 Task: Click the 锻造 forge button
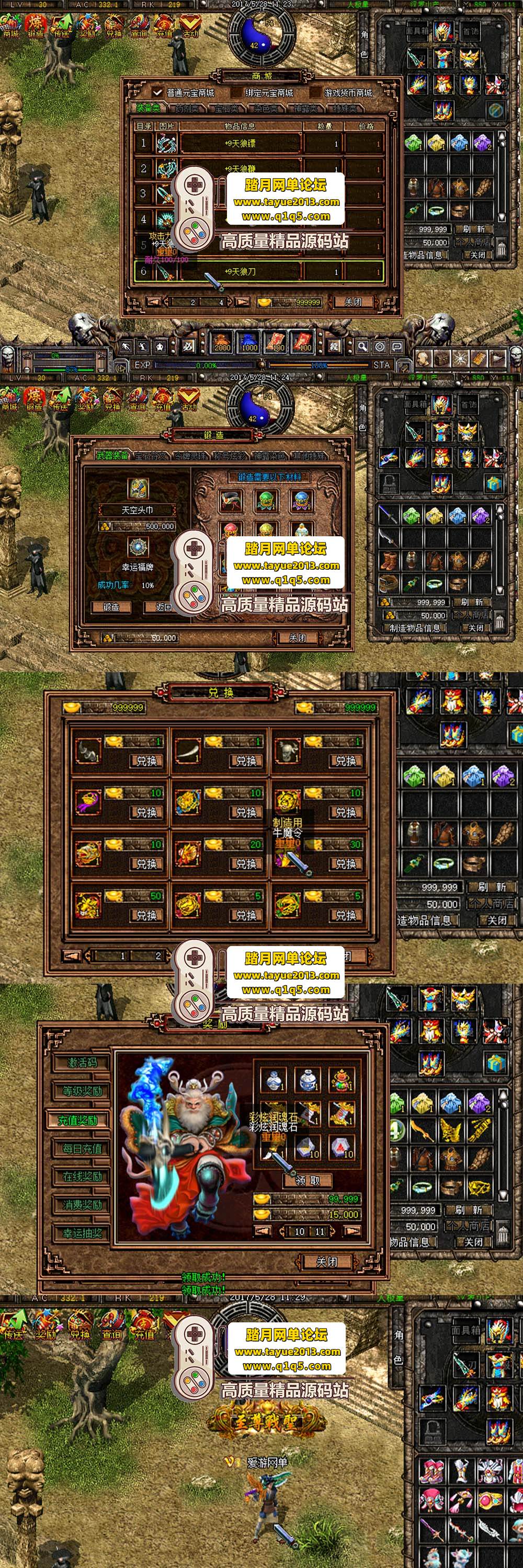pyautogui.click(x=111, y=607)
